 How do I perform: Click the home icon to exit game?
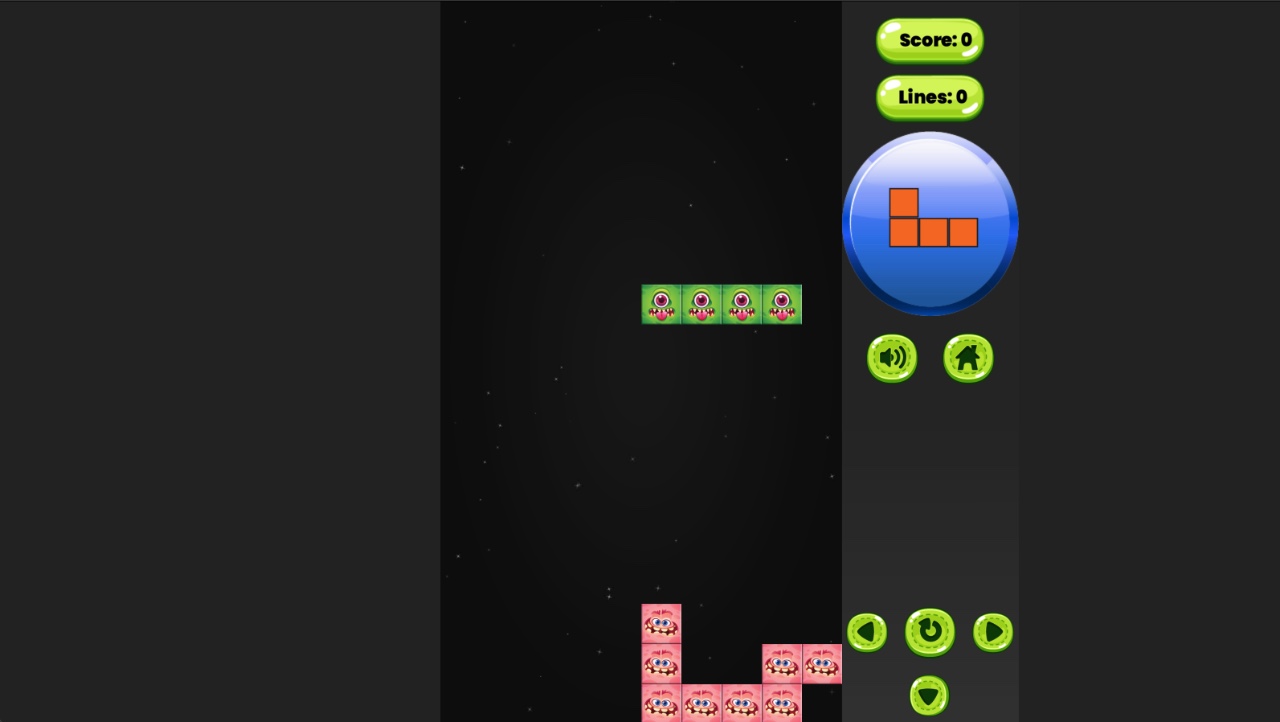click(966, 358)
